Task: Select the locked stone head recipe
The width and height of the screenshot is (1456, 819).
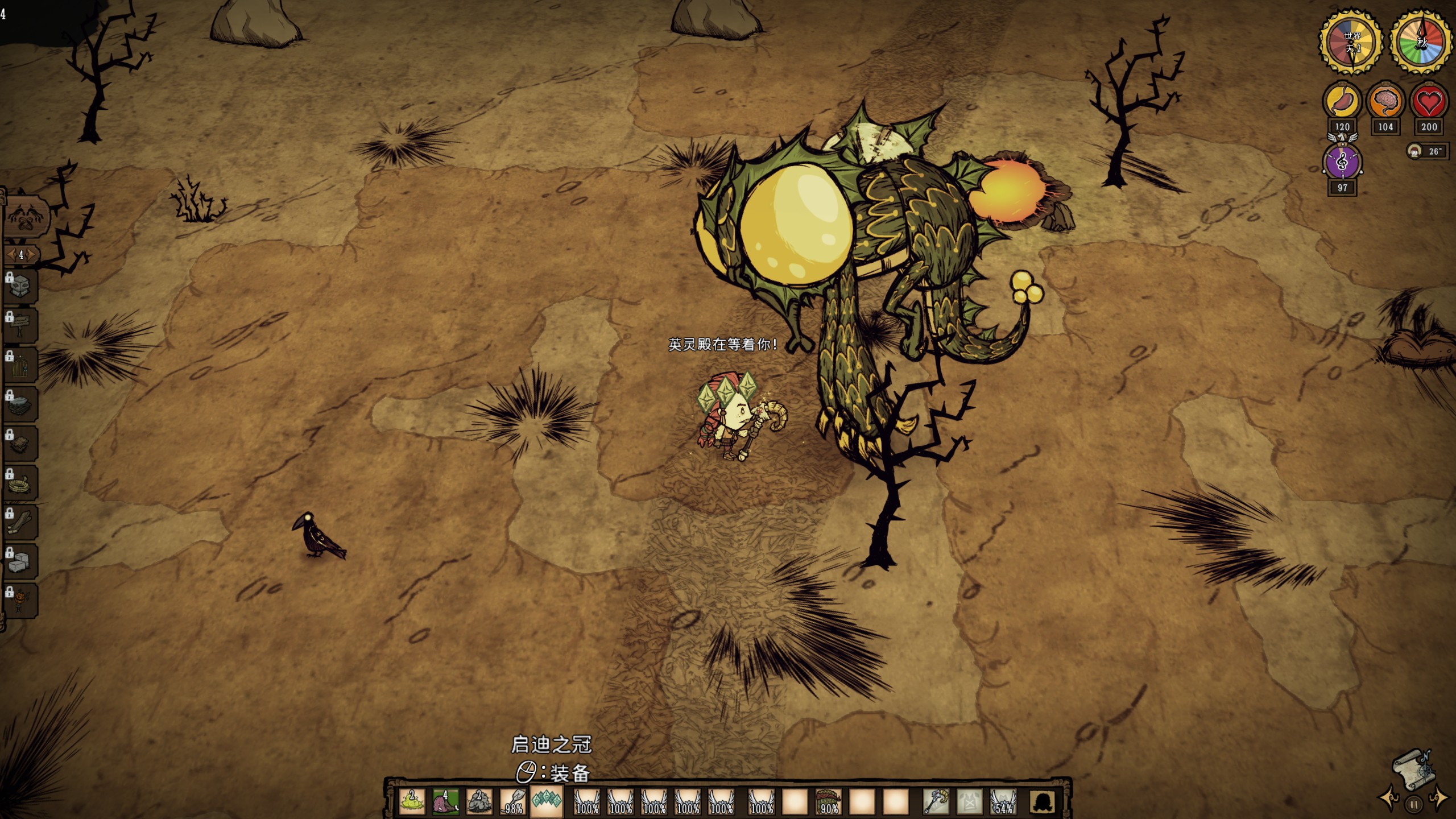Action: pos(20,286)
